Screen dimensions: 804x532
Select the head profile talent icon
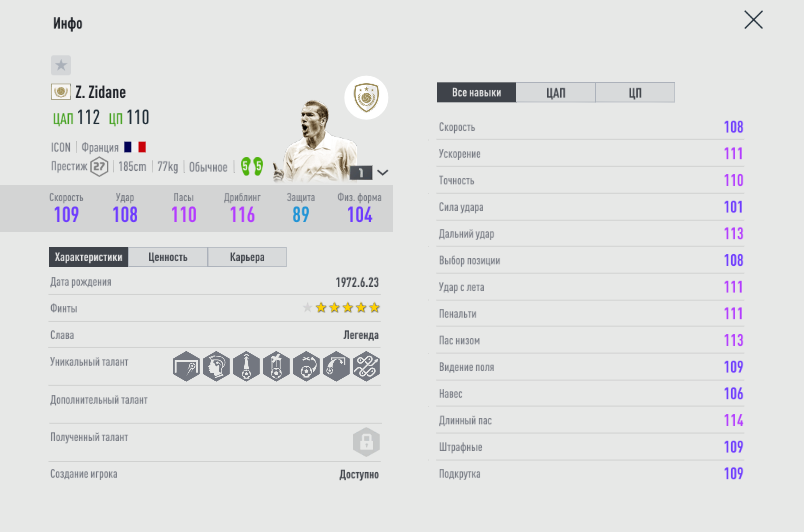click(216, 367)
